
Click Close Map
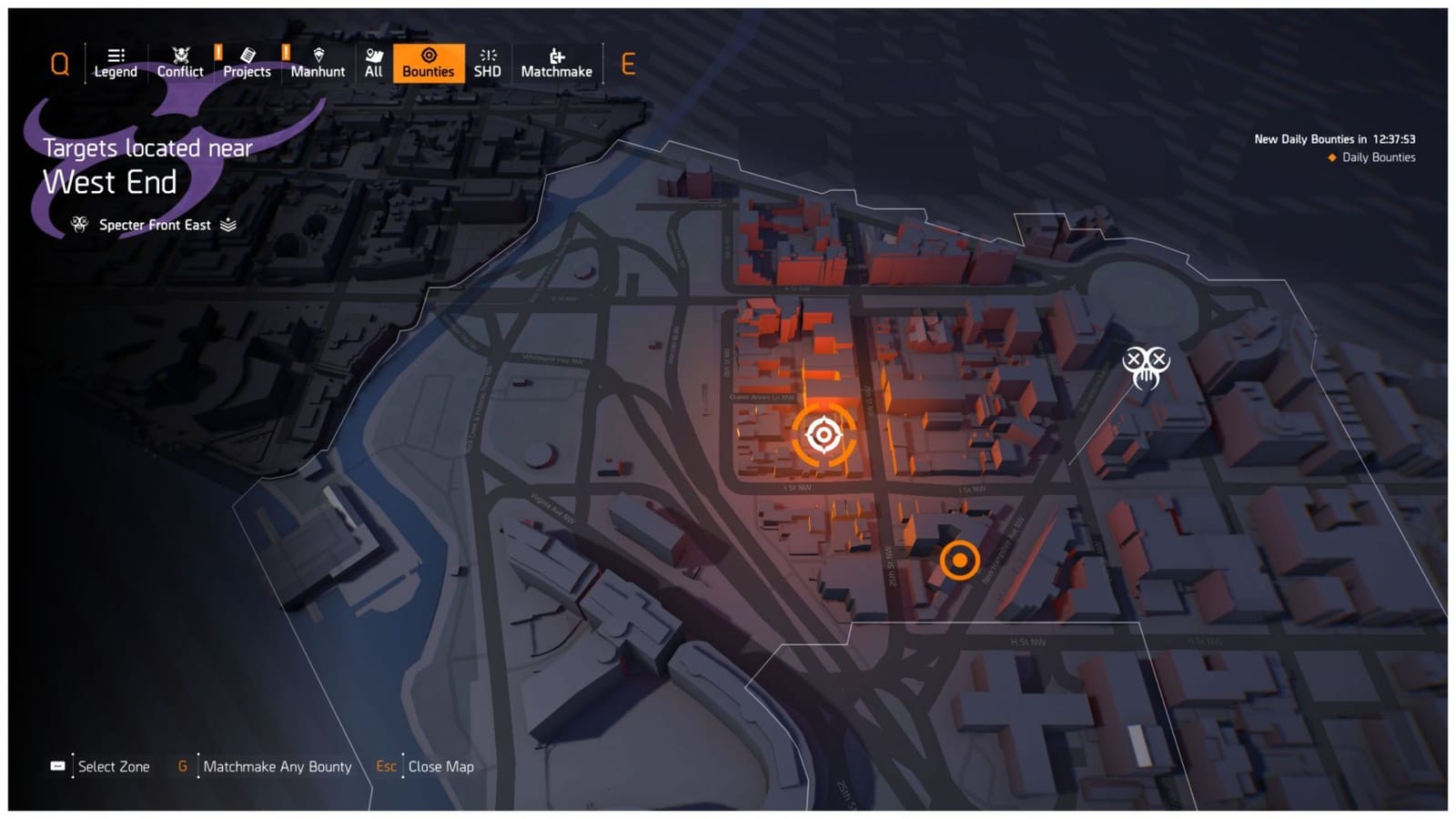(x=440, y=766)
